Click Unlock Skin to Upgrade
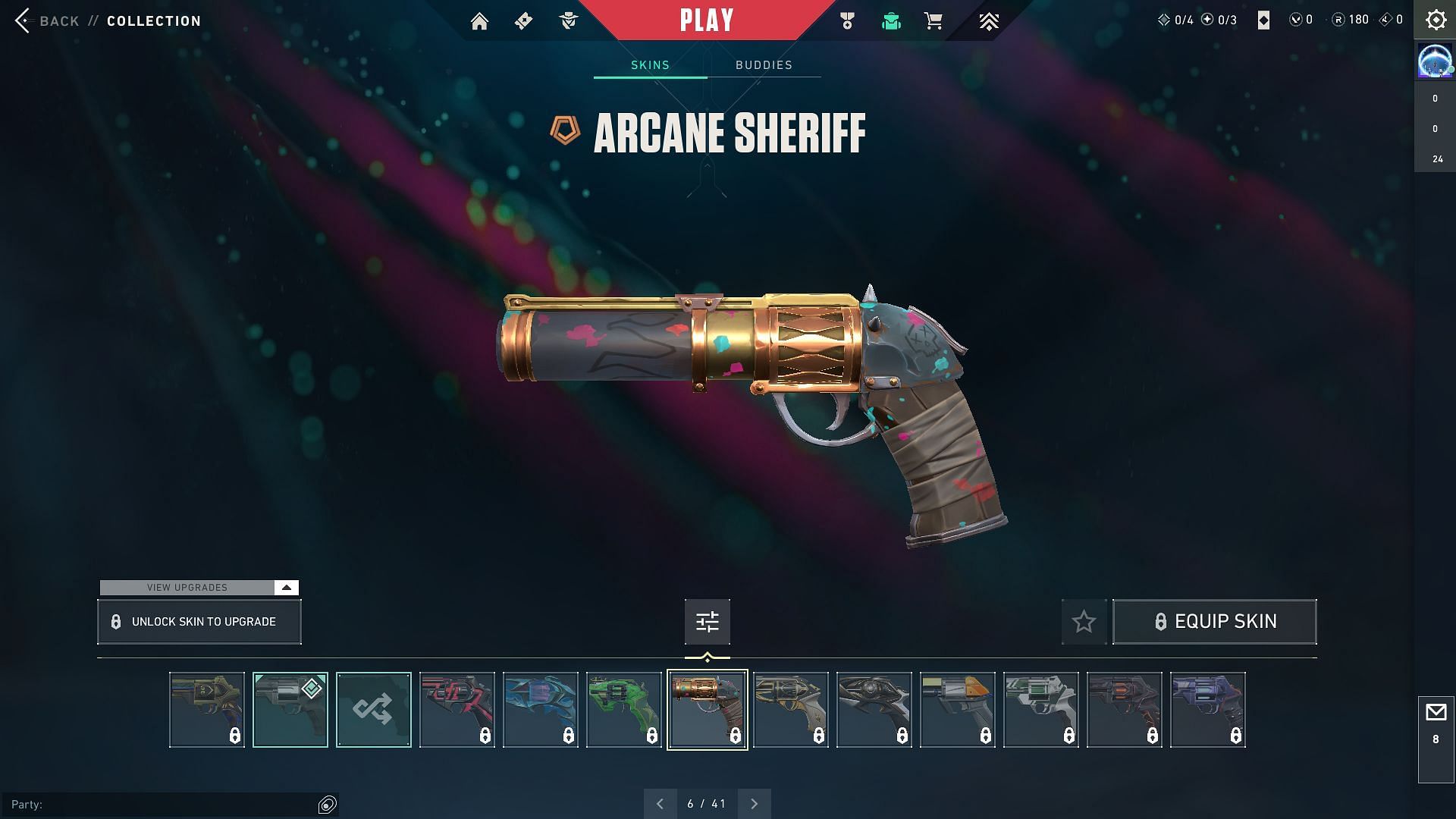 click(199, 622)
